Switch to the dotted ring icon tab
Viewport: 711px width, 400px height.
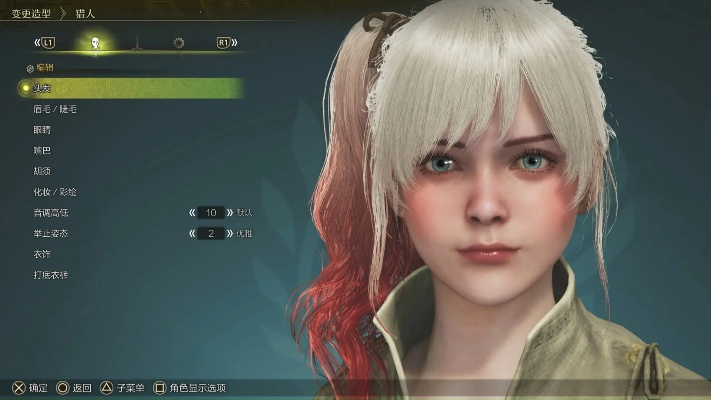tap(179, 43)
